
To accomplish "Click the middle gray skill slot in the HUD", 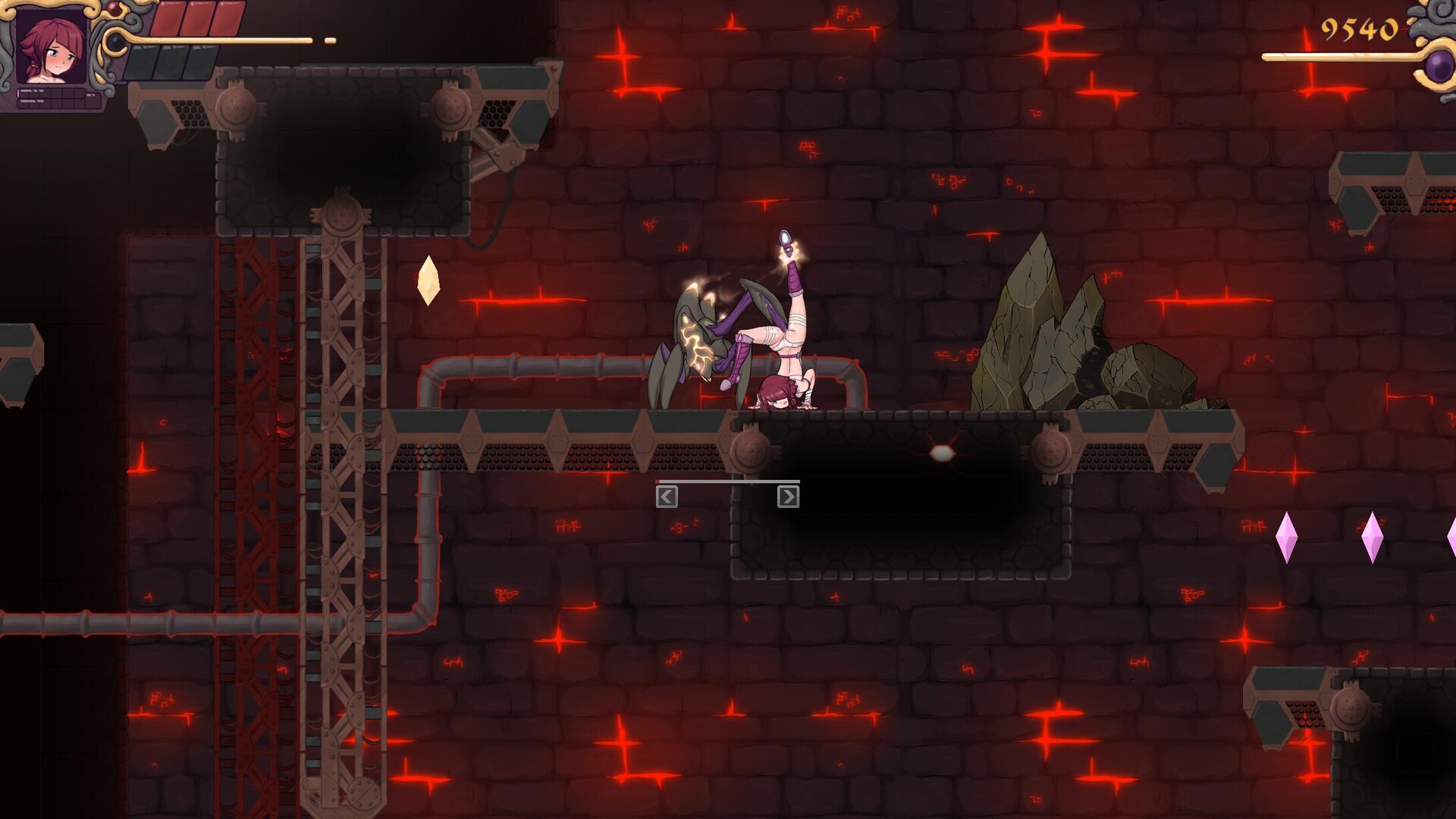I will pos(172,62).
